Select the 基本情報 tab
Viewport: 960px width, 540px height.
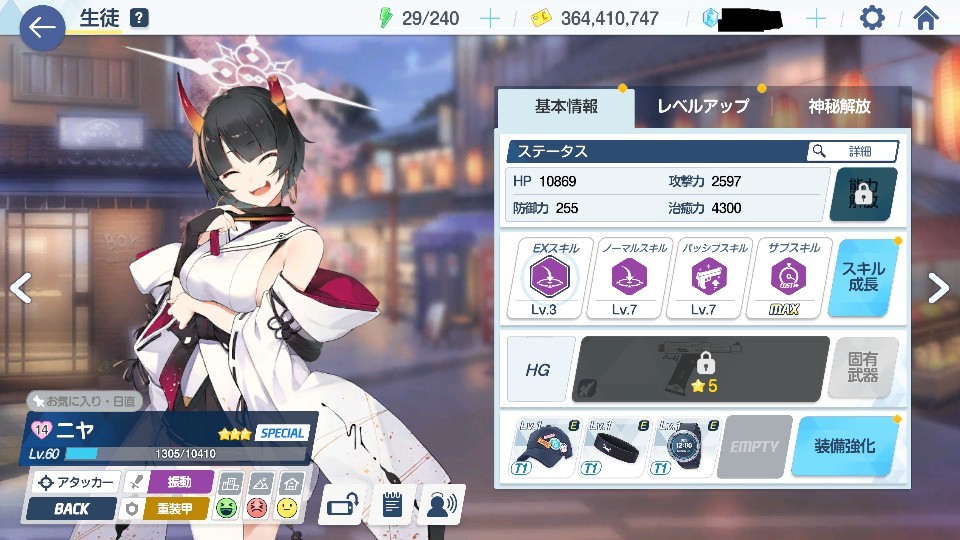tap(566, 107)
